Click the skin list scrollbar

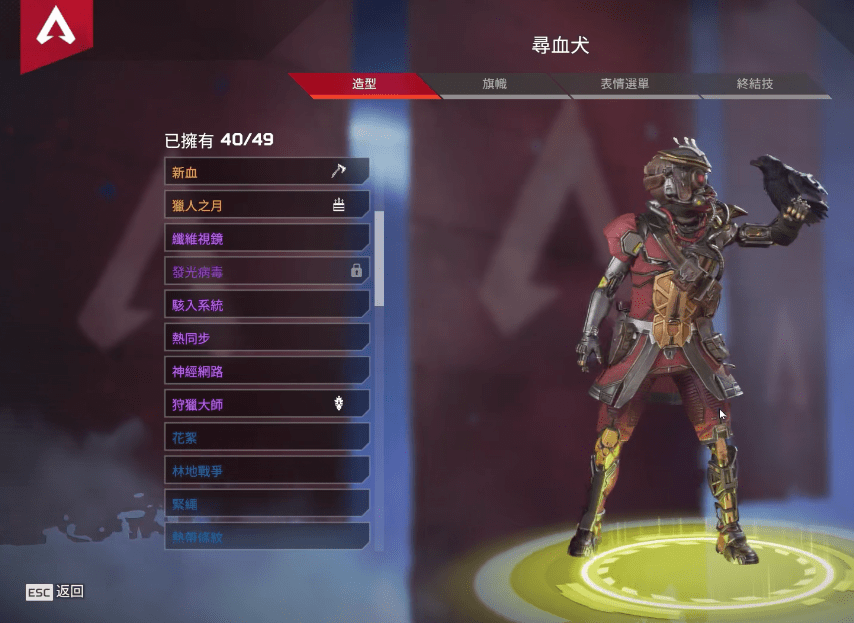379,258
